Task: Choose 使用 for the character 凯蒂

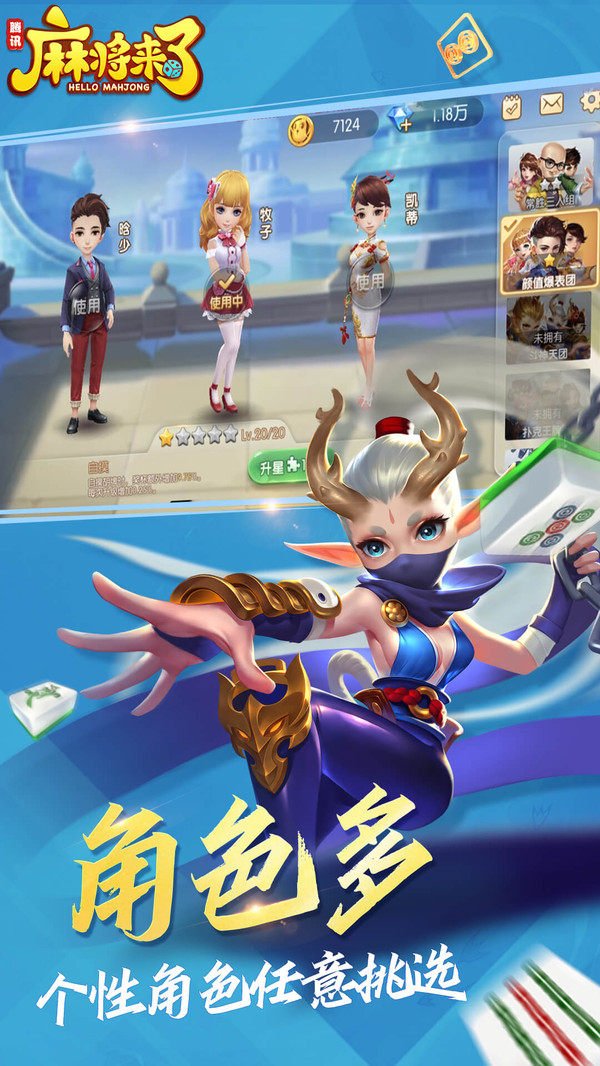Action: tap(368, 281)
